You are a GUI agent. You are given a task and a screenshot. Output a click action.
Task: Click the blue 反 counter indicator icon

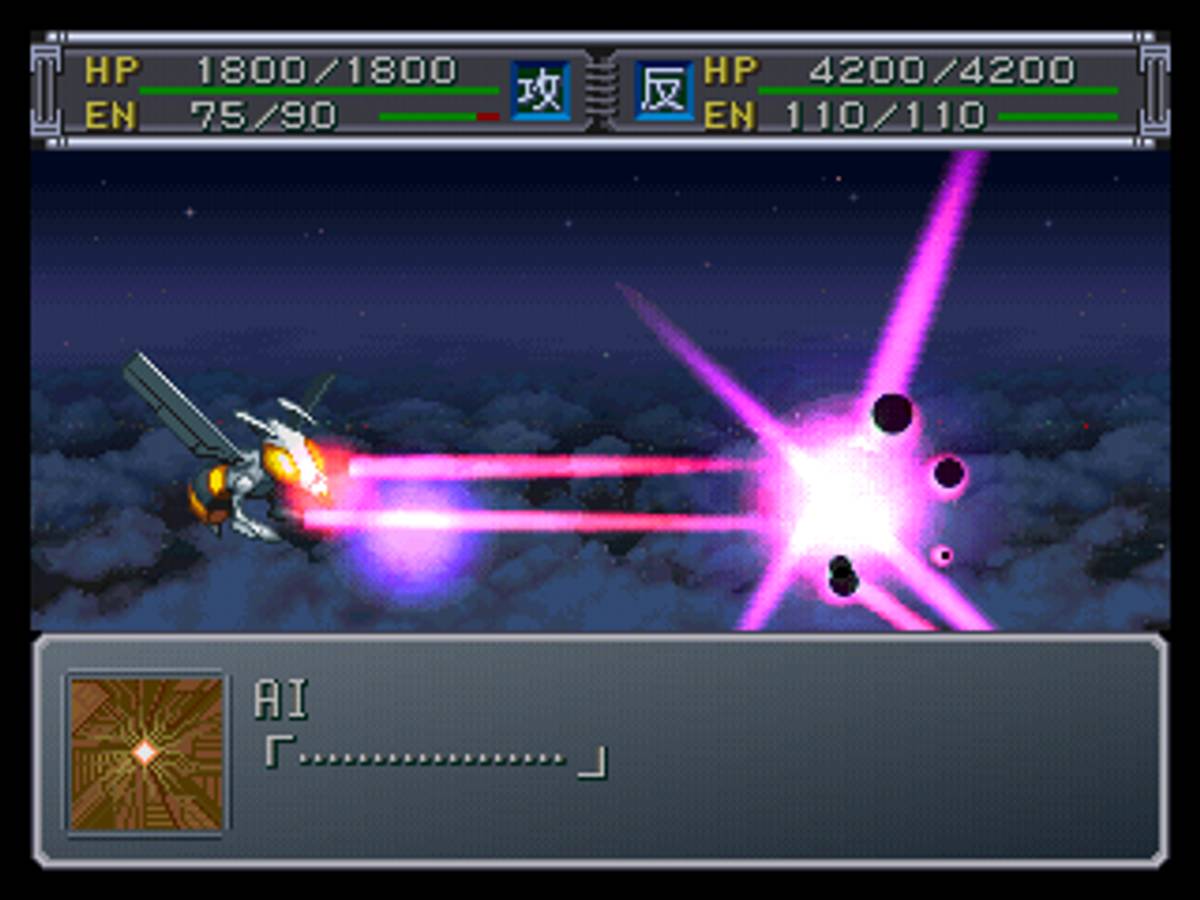pos(663,91)
